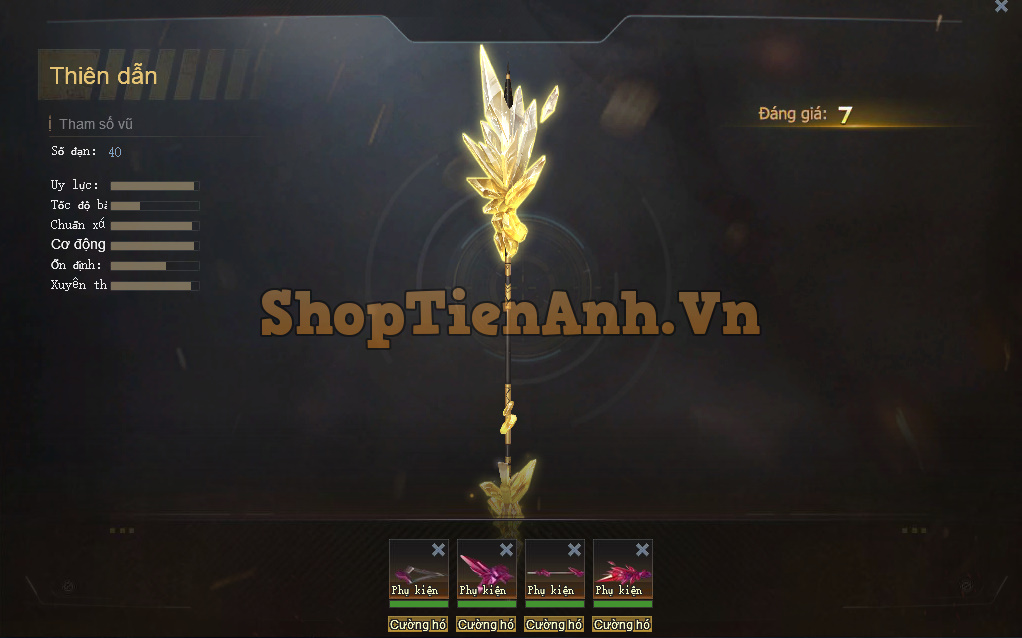Screen dimensions: 1022x638
Task: Select the thin shaft accessory slot
Action: point(554,575)
